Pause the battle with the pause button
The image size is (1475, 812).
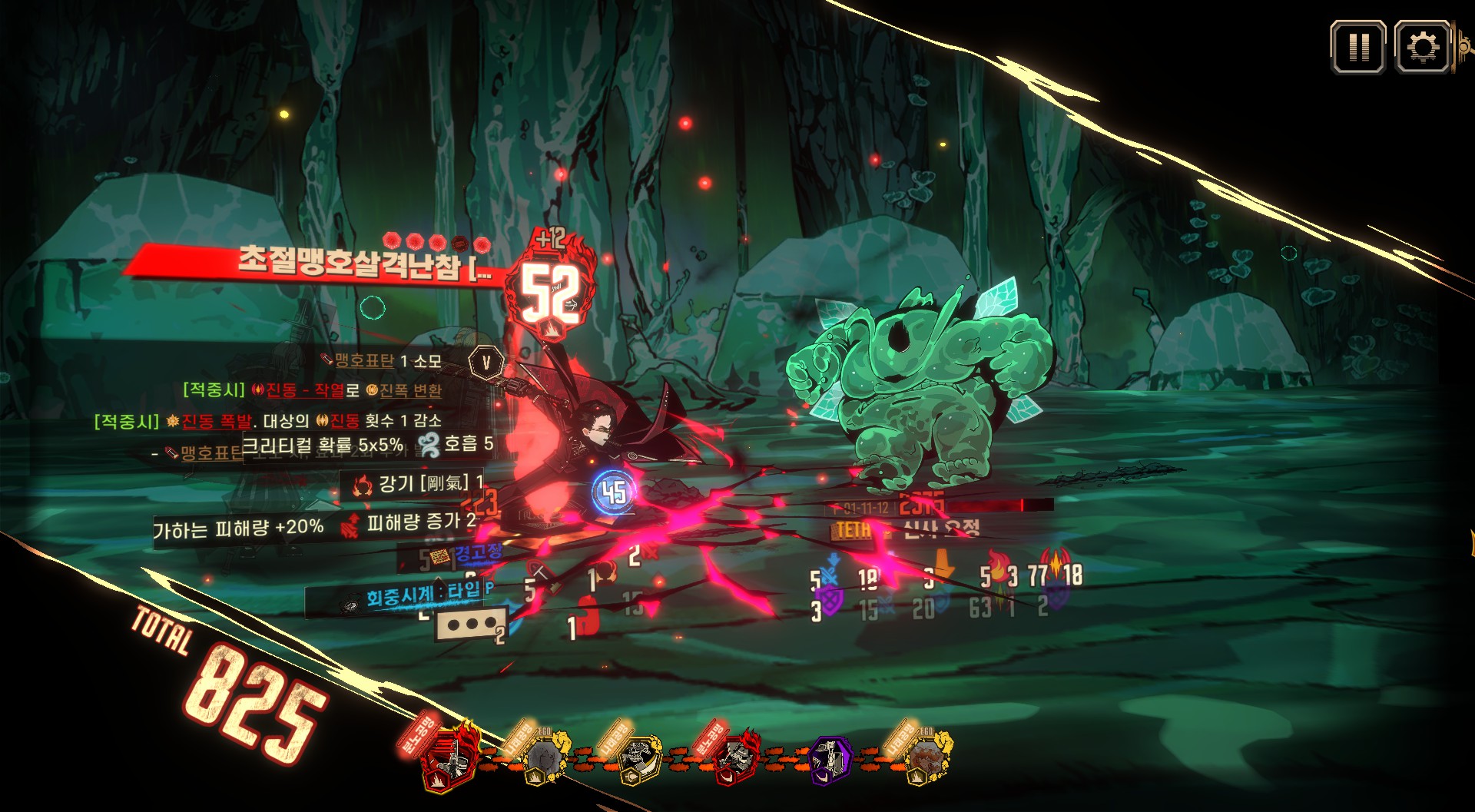1357,48
